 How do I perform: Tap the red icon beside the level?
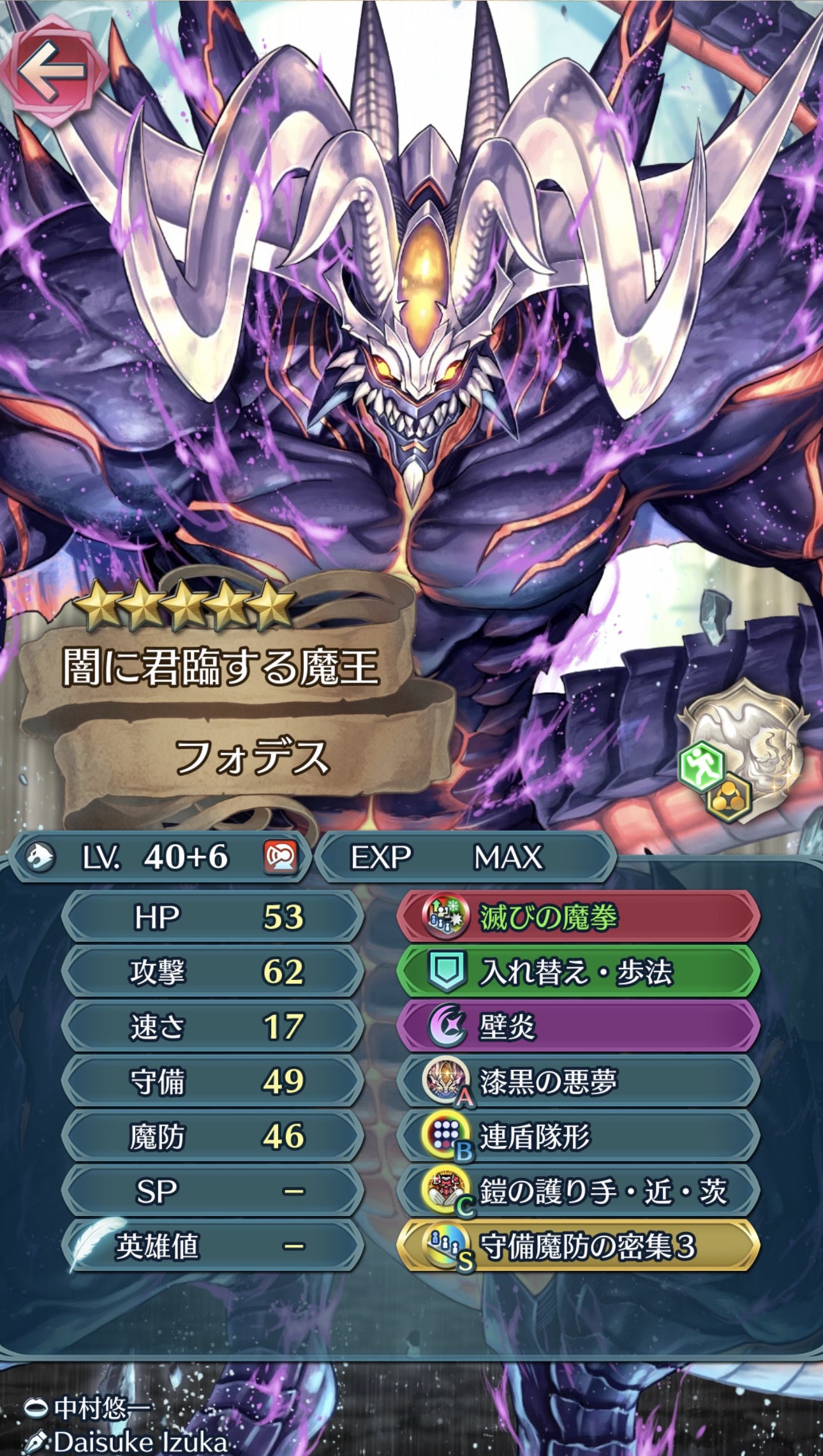[281, 857]
